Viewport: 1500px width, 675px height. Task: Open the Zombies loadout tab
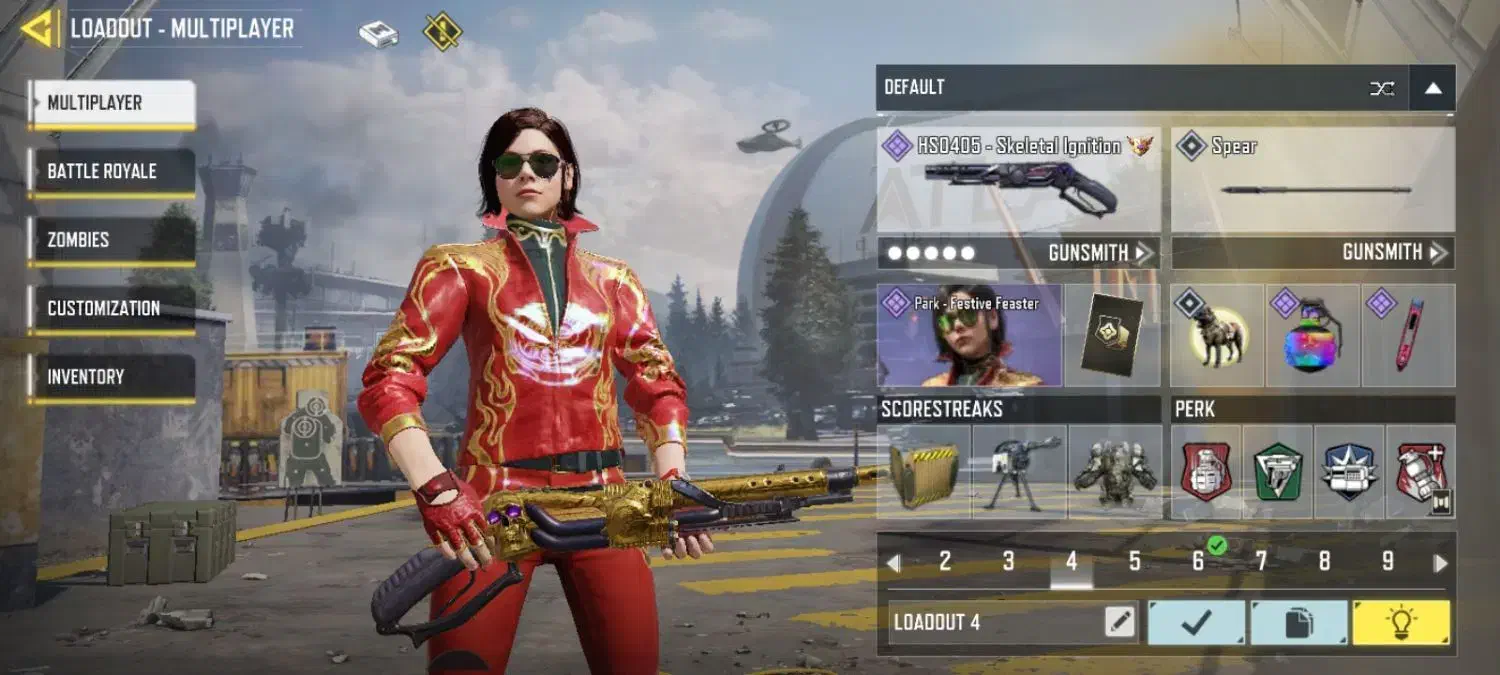coord(110,240)
